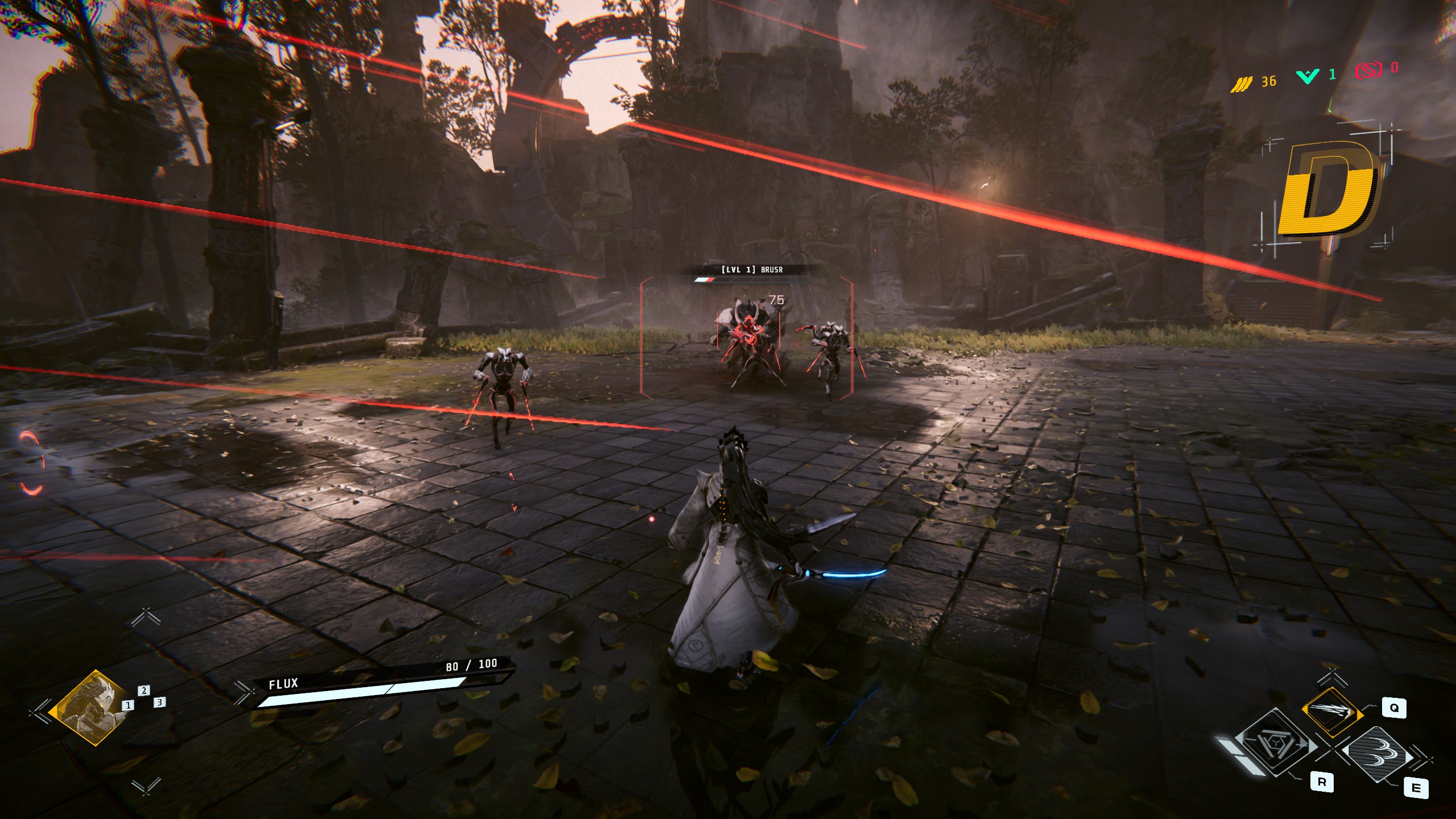Viewport: 1456px width, 819px height.
Task: Use the triple crescent slash ability
Action: (x=1379, y=754)
